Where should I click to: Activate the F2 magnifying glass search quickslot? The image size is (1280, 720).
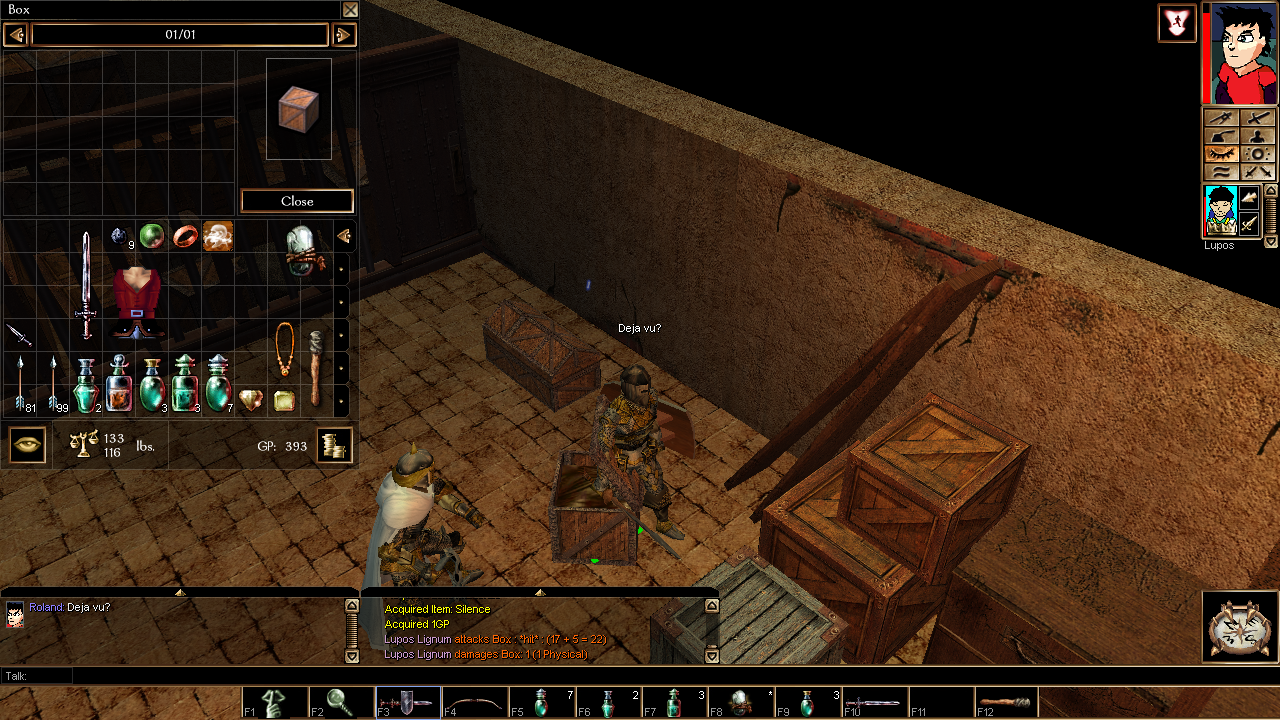click(x=342, y=703)
